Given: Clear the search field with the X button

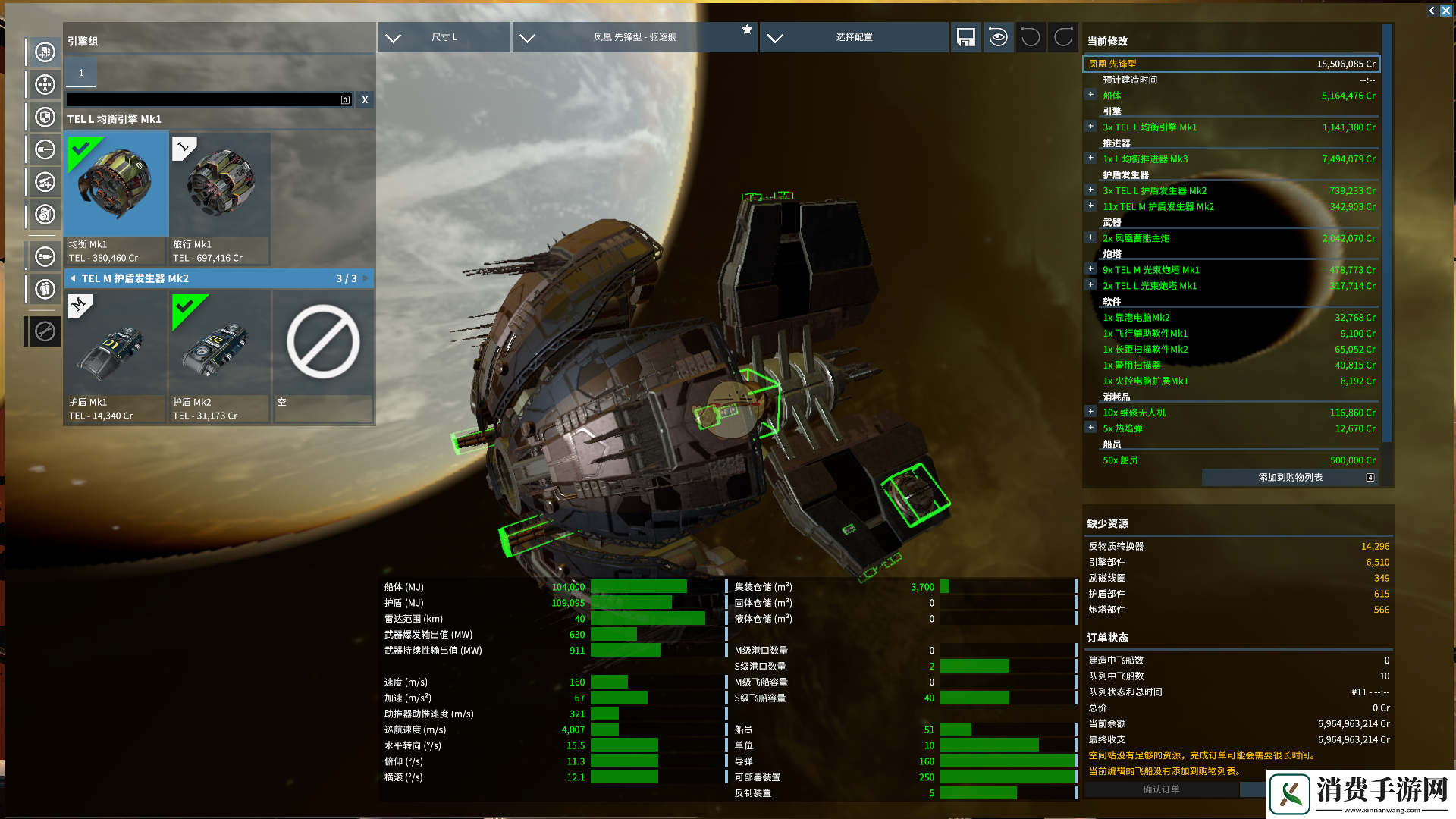Looking at the screenshot, I should point(365,99).
